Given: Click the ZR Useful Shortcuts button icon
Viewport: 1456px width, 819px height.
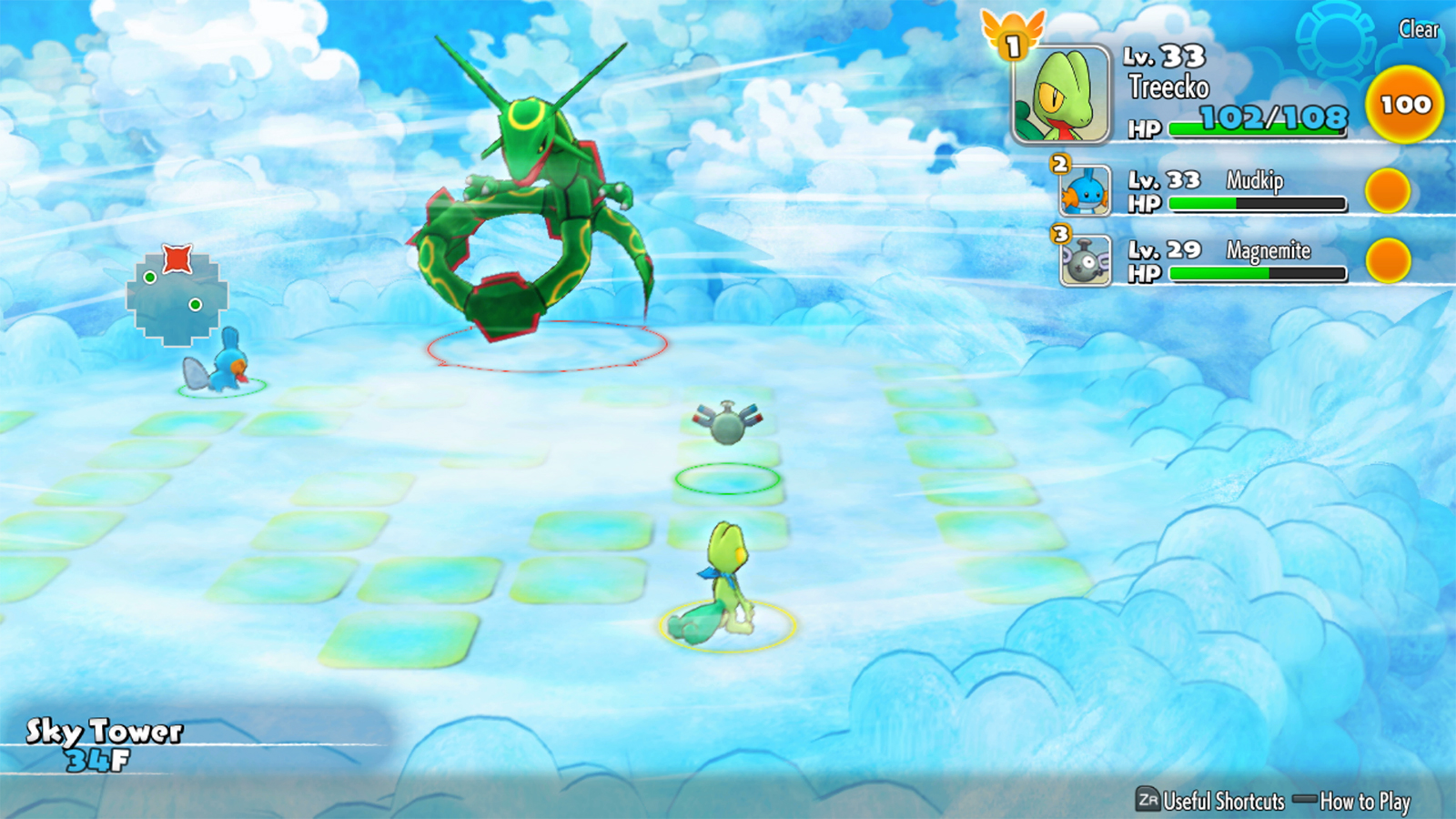Looking at the screenshot, I should 1148,803.
